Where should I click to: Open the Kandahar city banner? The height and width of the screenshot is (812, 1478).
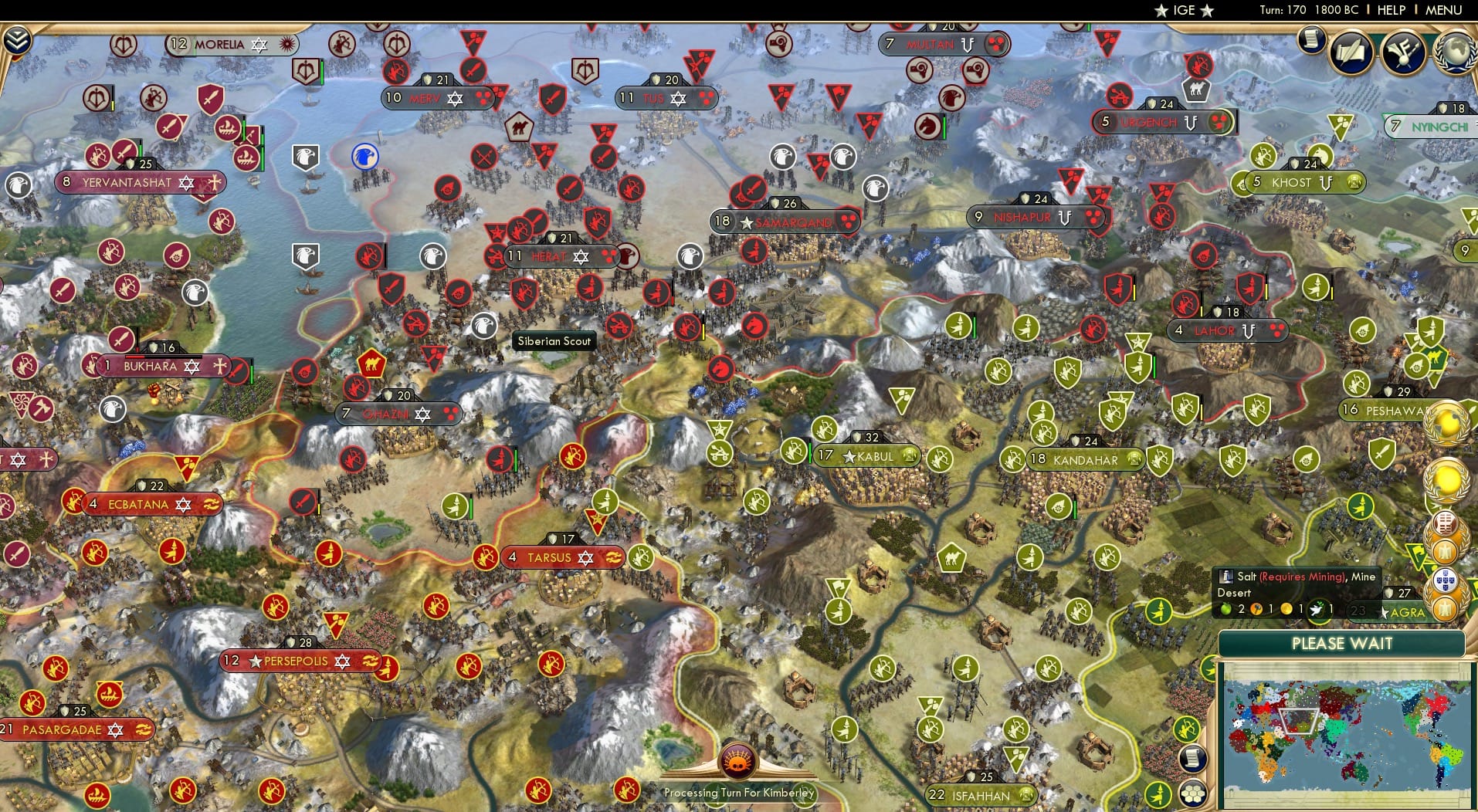point(1084,459)
